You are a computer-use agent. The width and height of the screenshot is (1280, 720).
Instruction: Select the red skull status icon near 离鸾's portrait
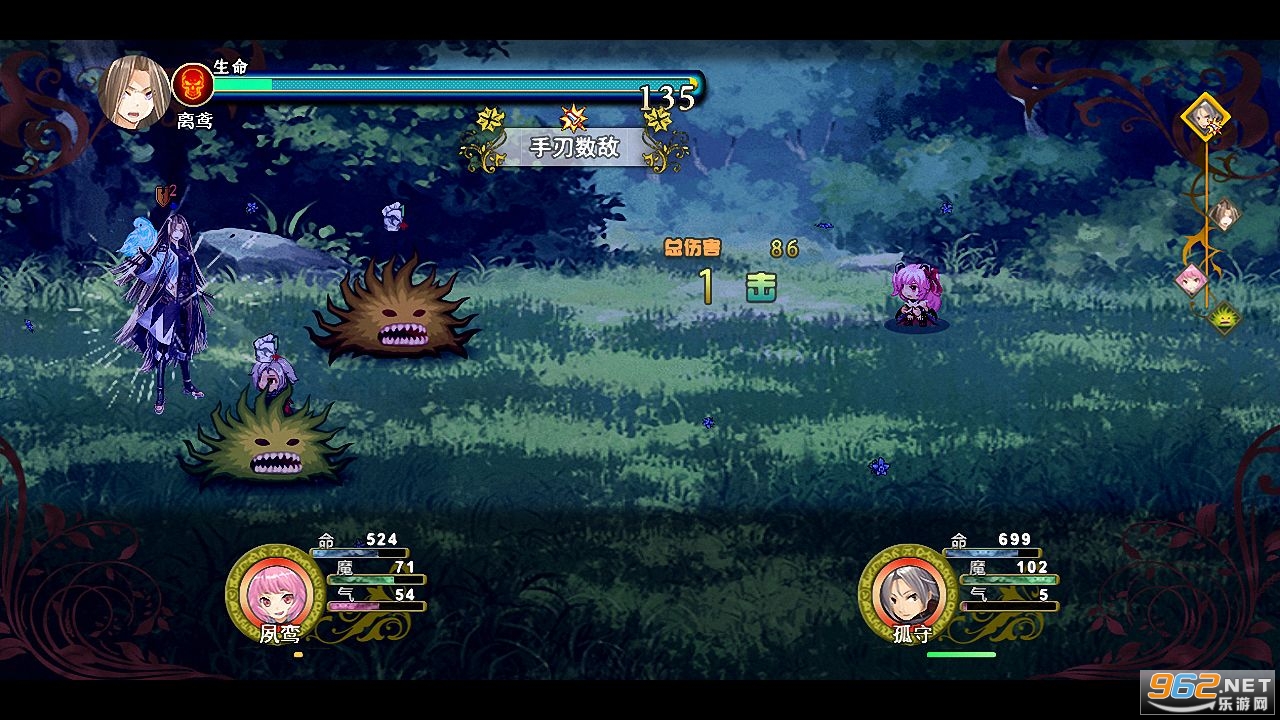click(191, 82)
